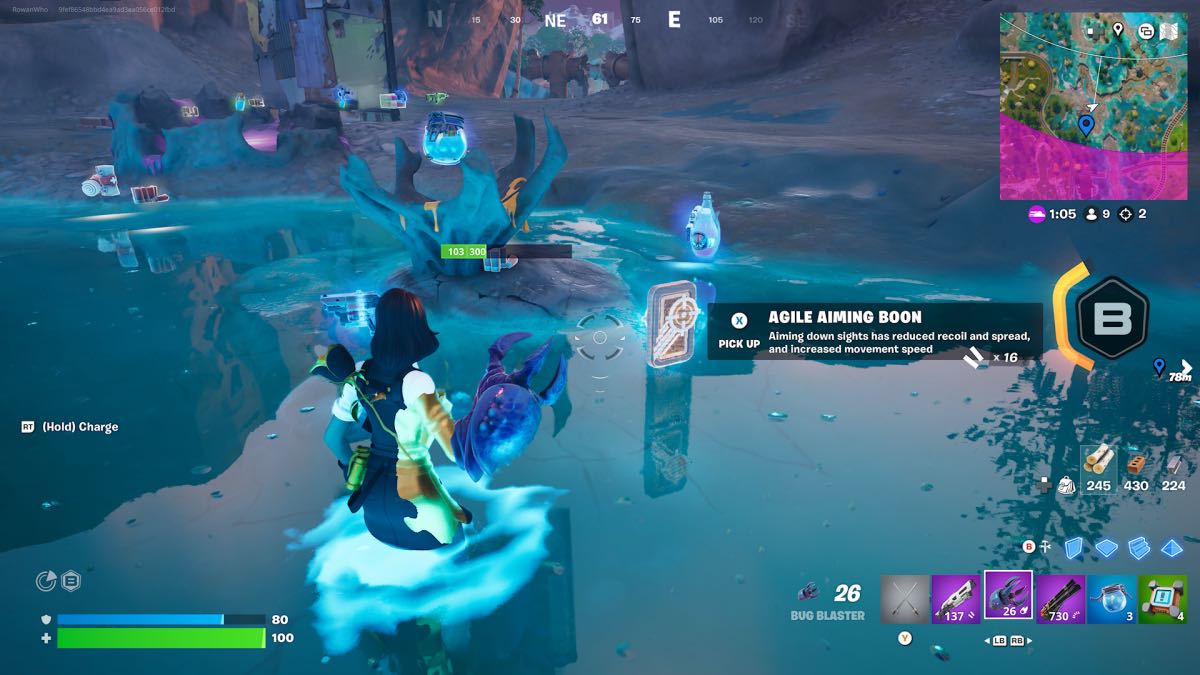
Task: Choose the stairs building piece
Action: [x=1139, y=547]
